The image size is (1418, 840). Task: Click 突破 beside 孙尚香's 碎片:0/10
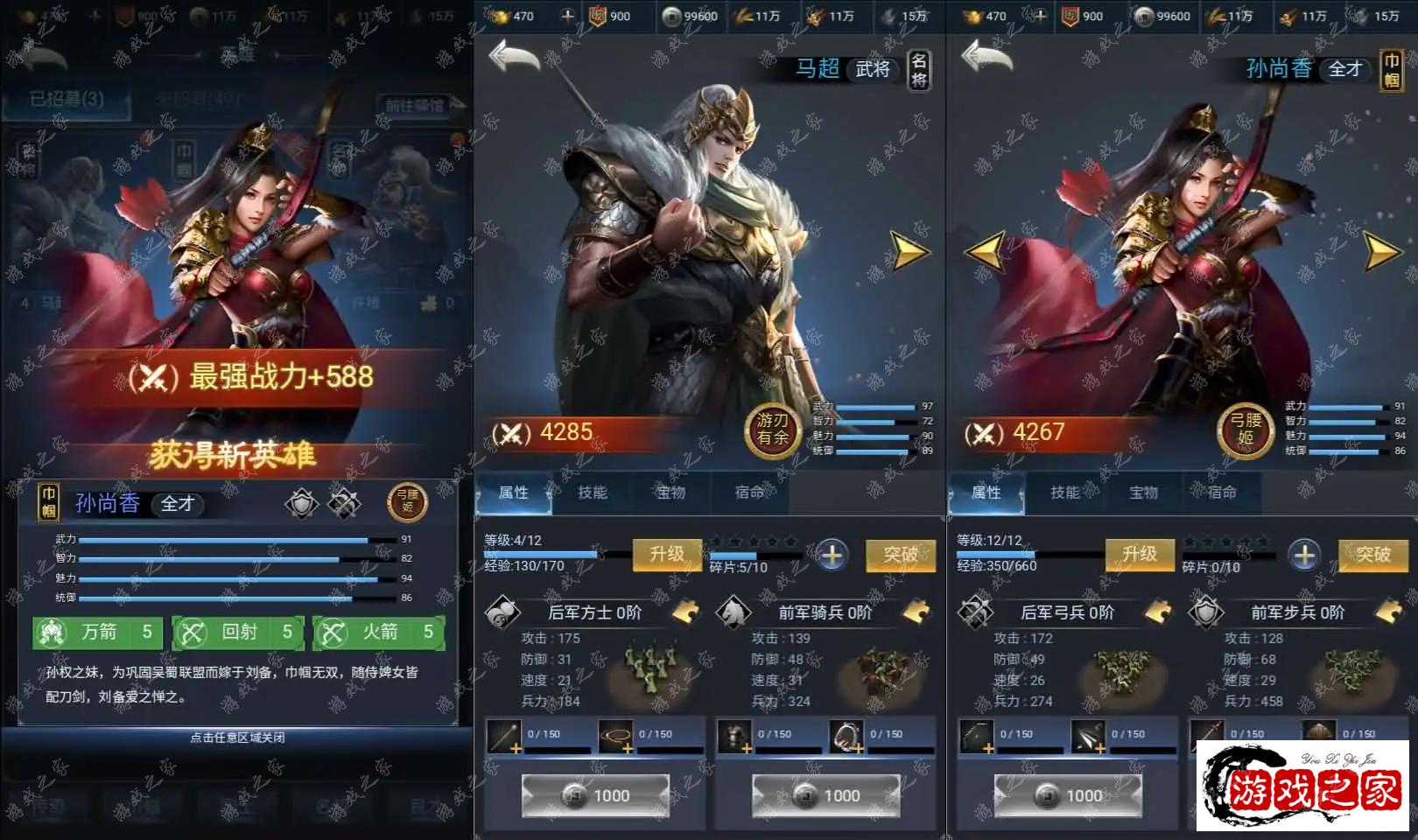click(1372, 554)
